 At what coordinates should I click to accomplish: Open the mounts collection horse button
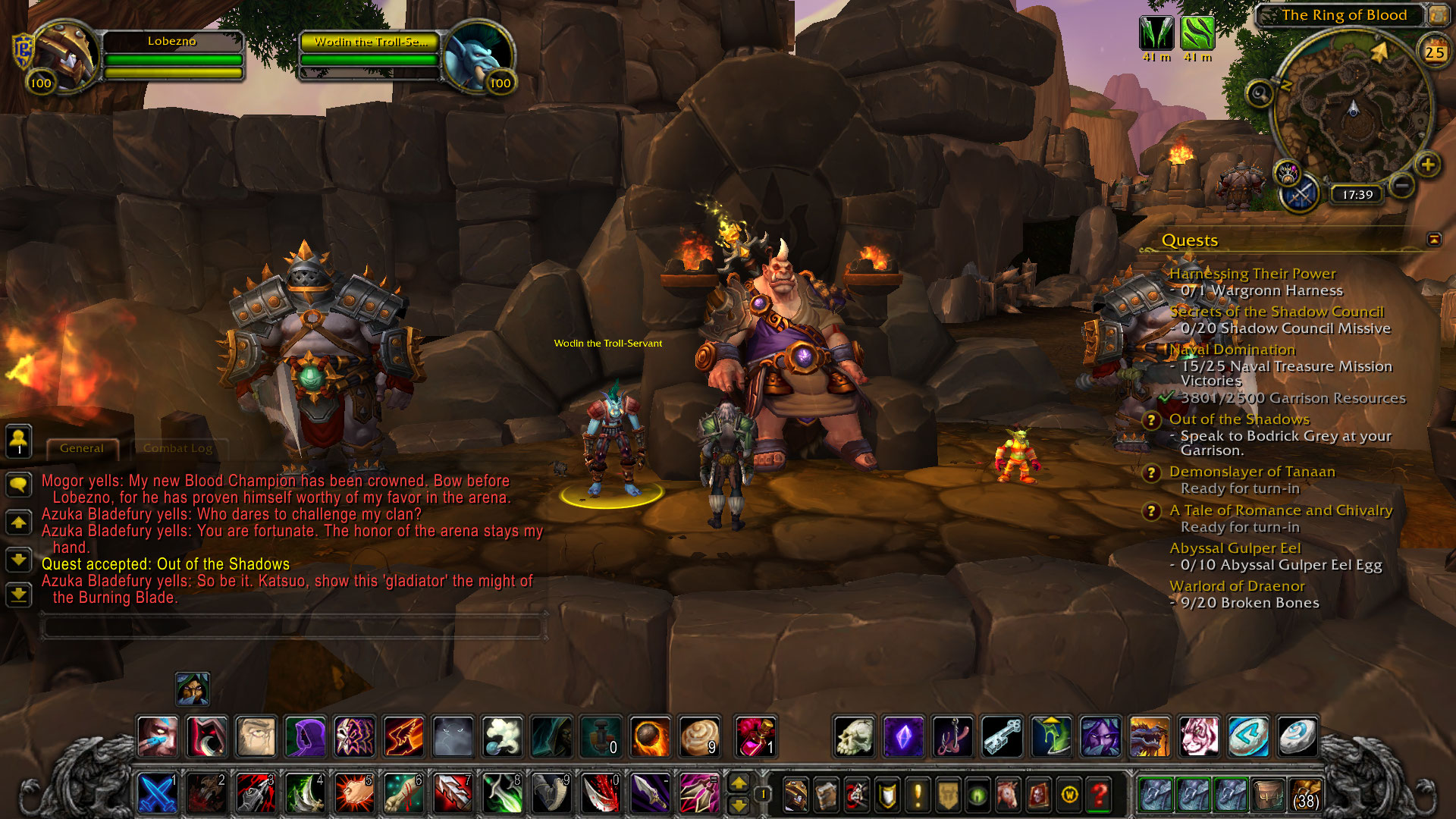point(1008,795)
